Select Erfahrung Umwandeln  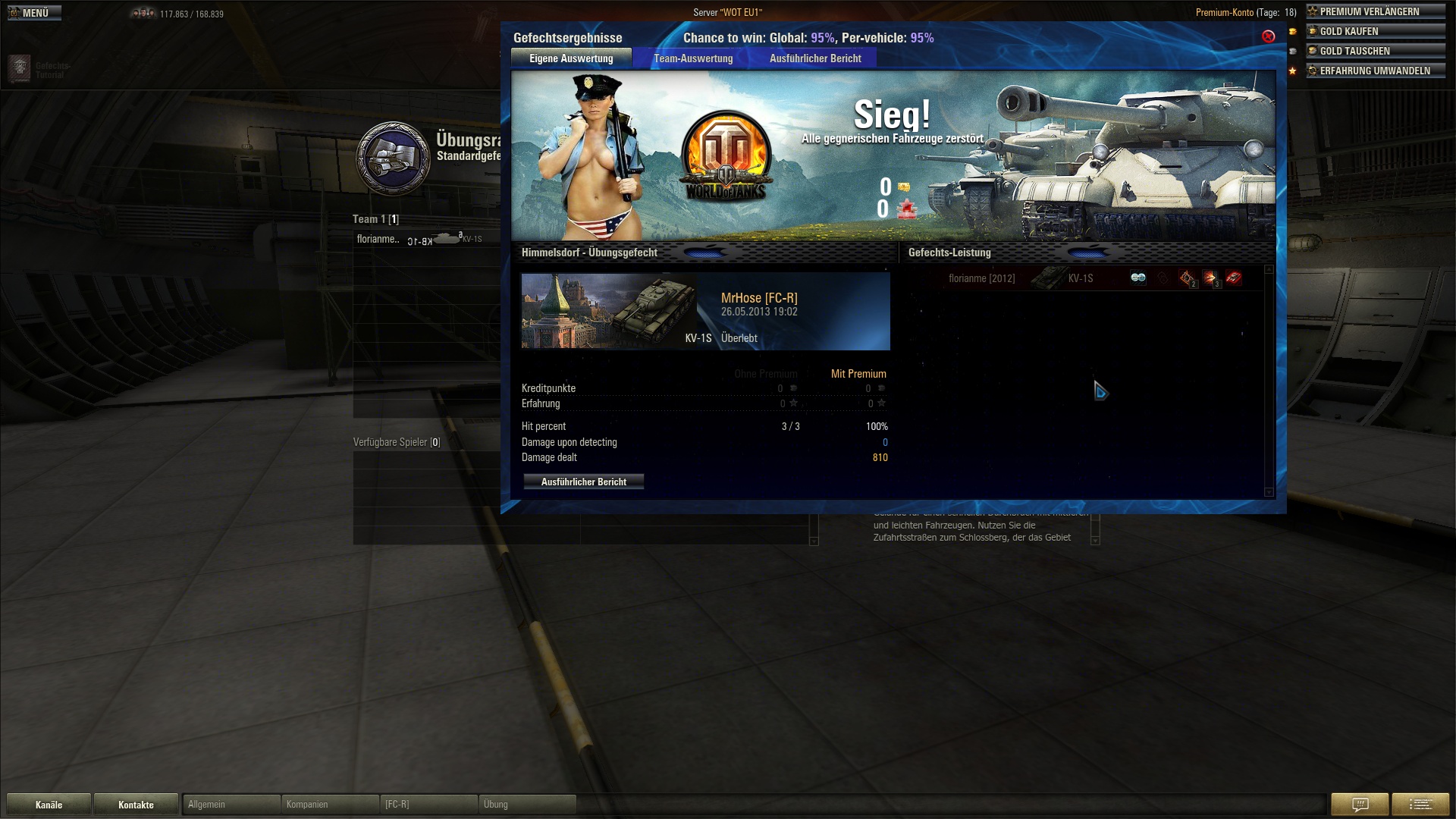1374,71
